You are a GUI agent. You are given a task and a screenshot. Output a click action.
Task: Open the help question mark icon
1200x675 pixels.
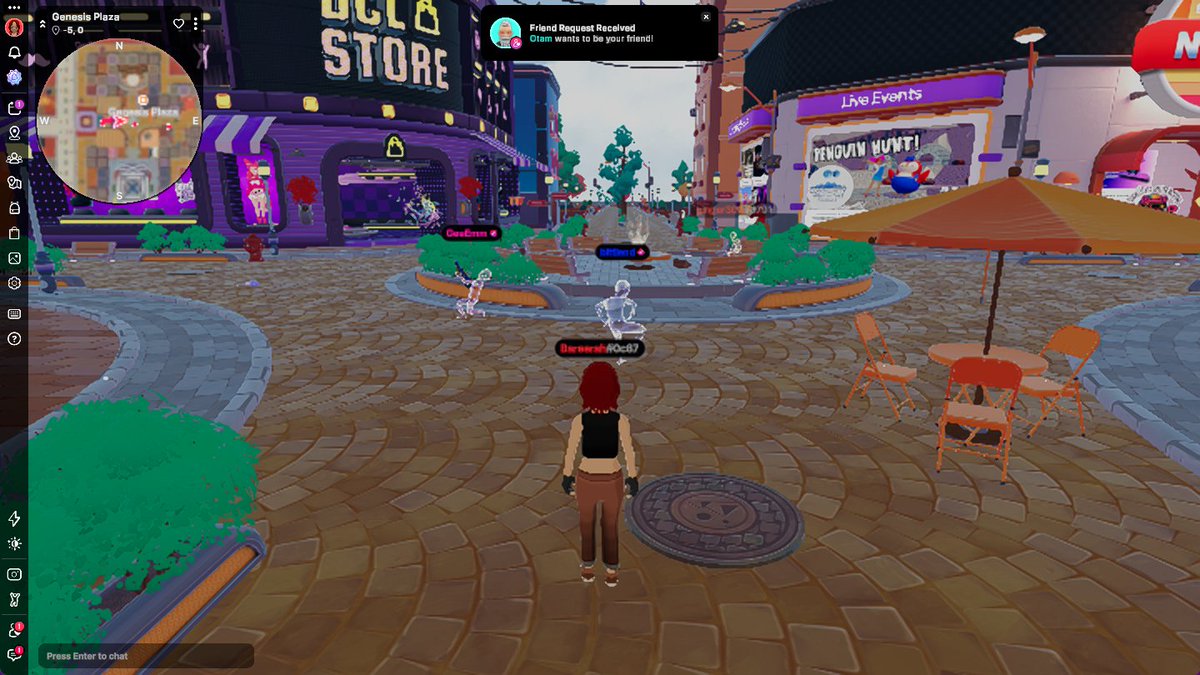[x=14, y=339]
